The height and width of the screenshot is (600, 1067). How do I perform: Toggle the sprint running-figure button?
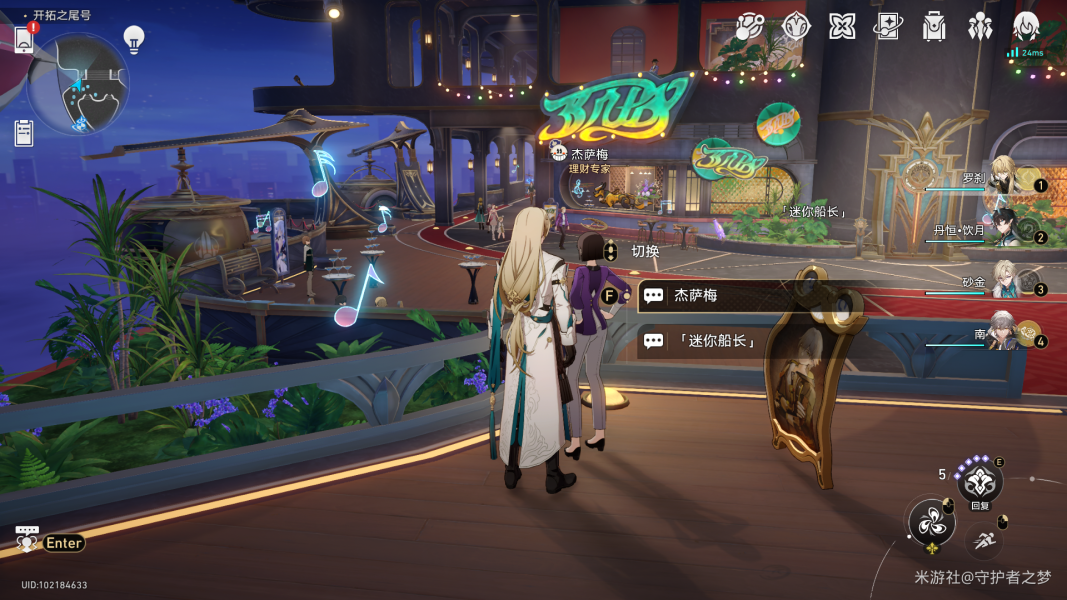pos(984,542)
